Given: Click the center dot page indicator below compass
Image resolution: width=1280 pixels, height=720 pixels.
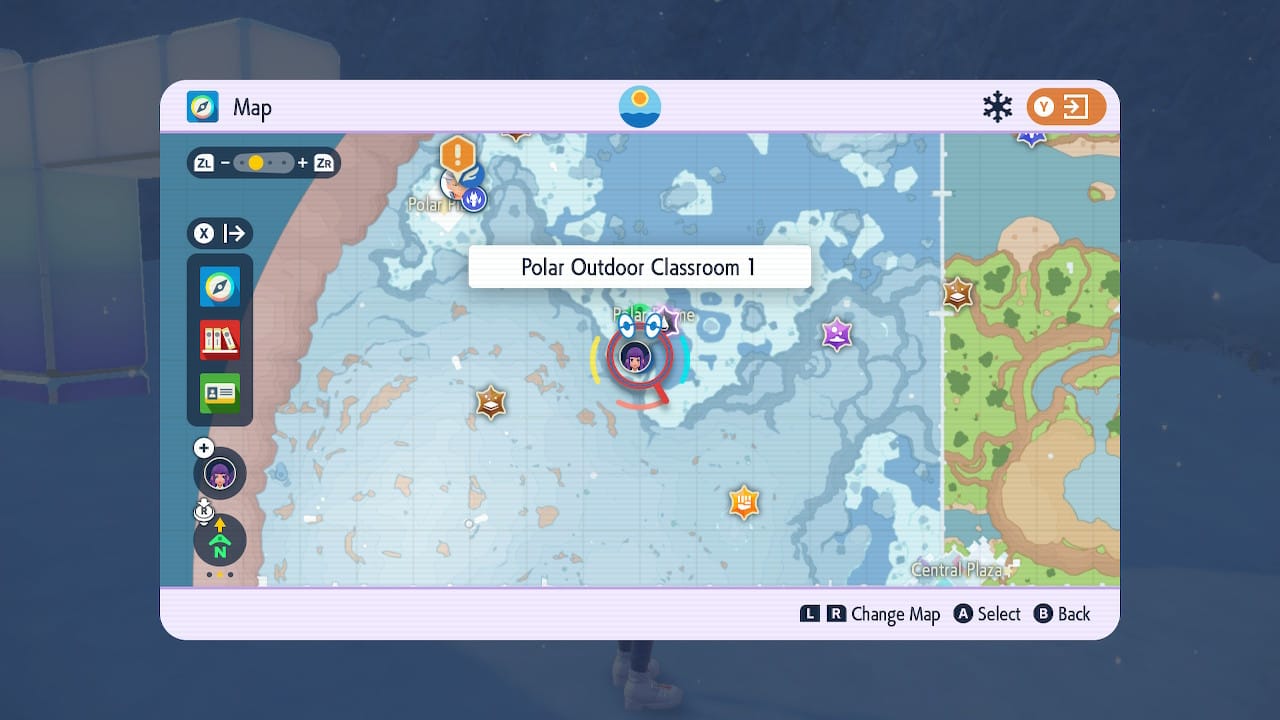Looking at the screenshot, I should [x=219, y=575].
